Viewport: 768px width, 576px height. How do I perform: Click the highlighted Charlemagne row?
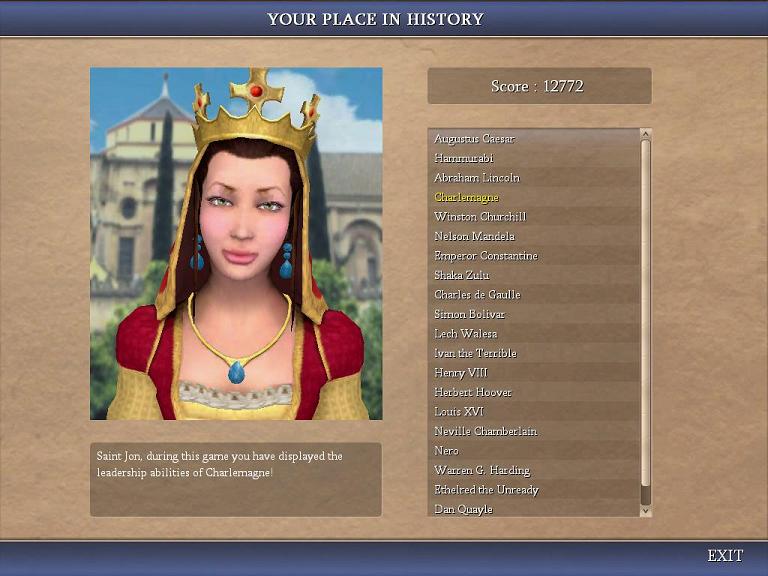pos(466,197)
